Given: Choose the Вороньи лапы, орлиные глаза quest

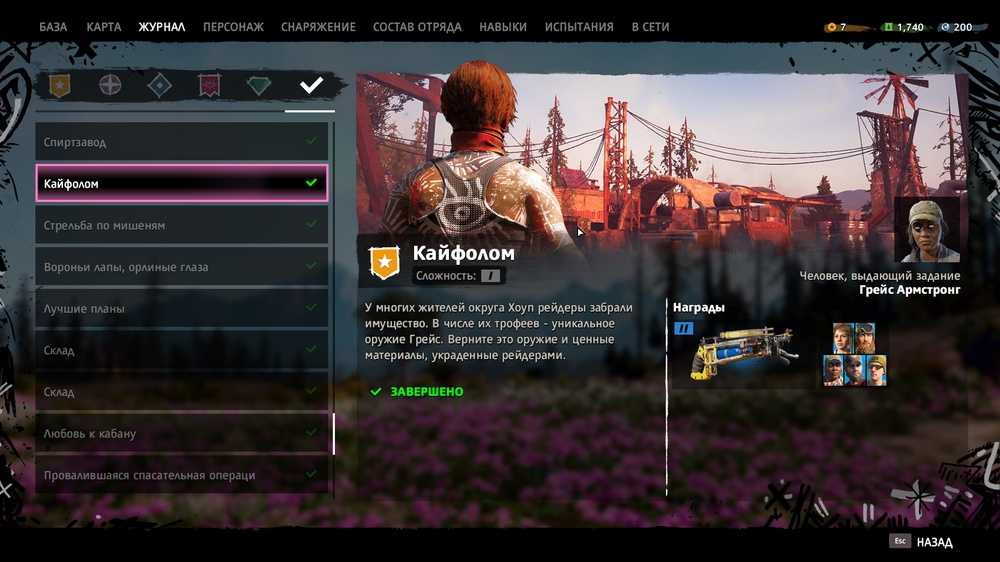Looking at the screenshot, I should click(x=181, y=267).
